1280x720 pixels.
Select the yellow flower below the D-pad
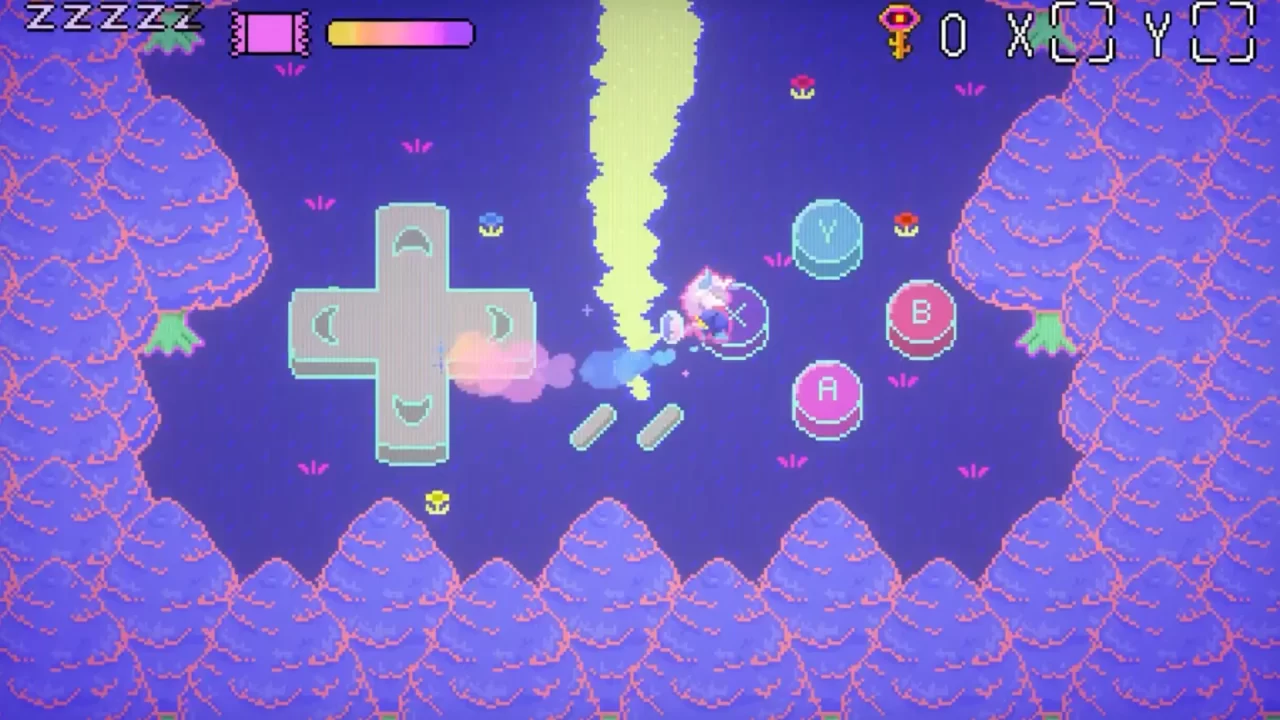pyautogui.click(x=437, y=500)
